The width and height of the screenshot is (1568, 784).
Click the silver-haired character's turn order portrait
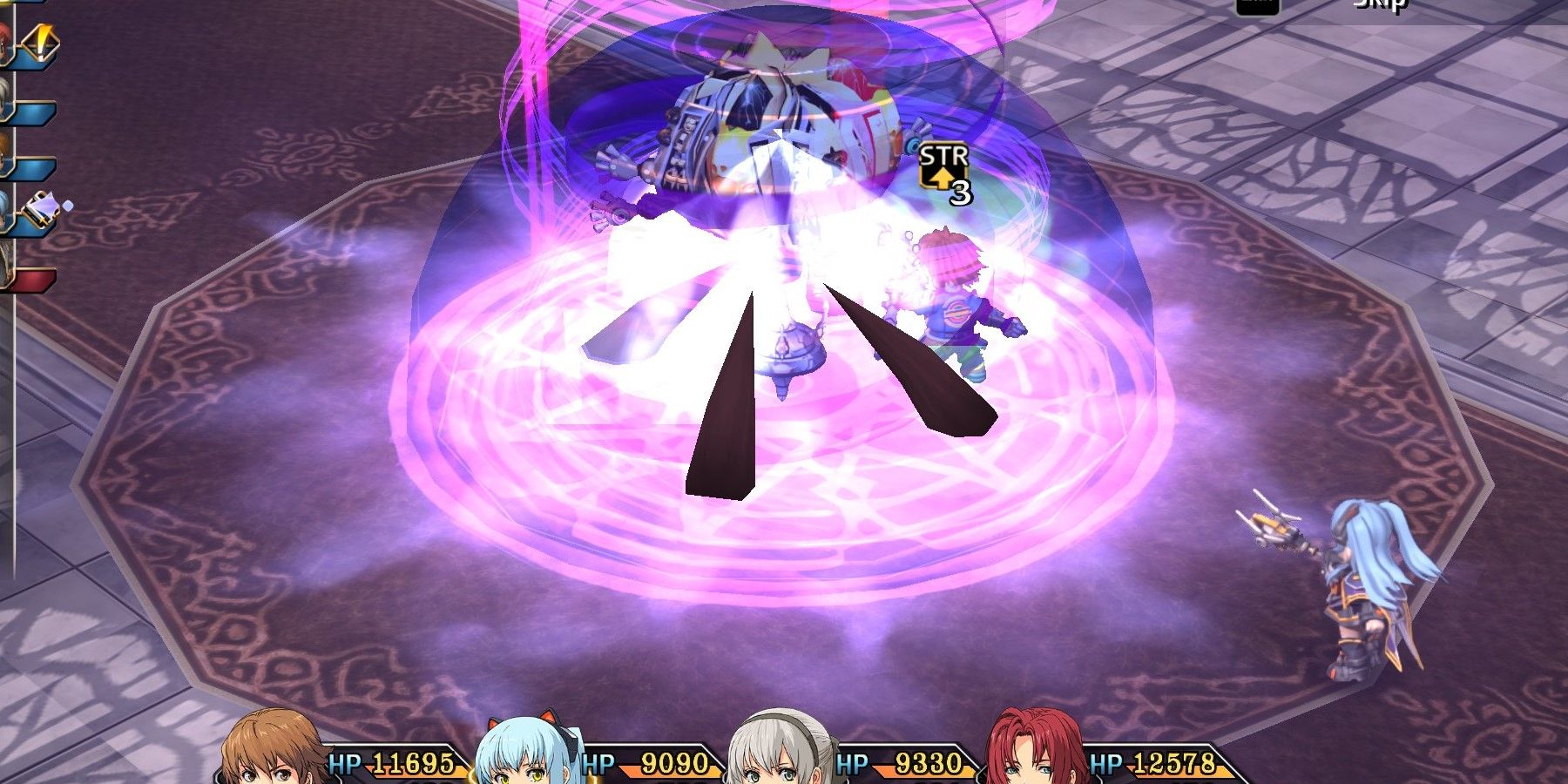pos(7,94)
